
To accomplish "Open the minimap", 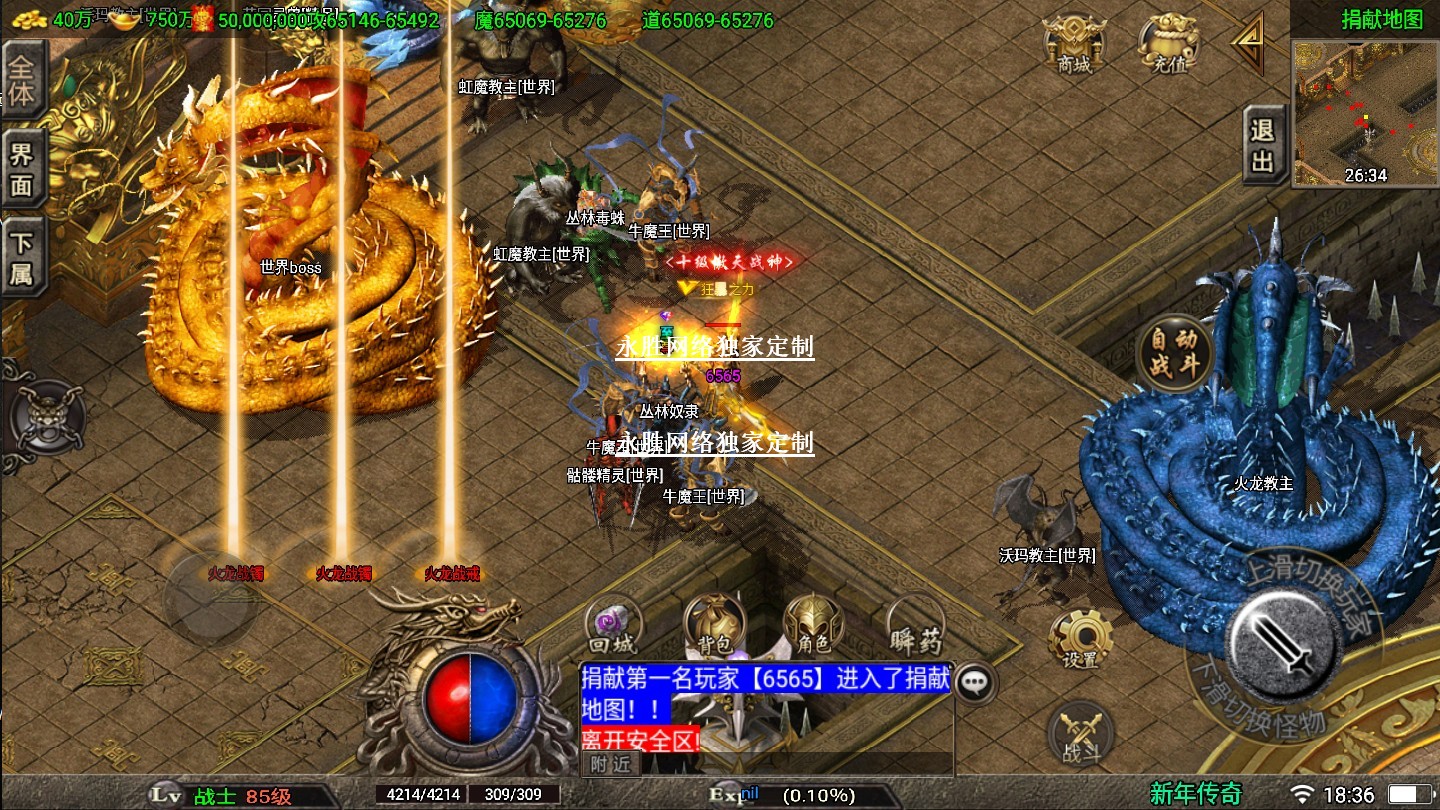I will [1364, 112].
